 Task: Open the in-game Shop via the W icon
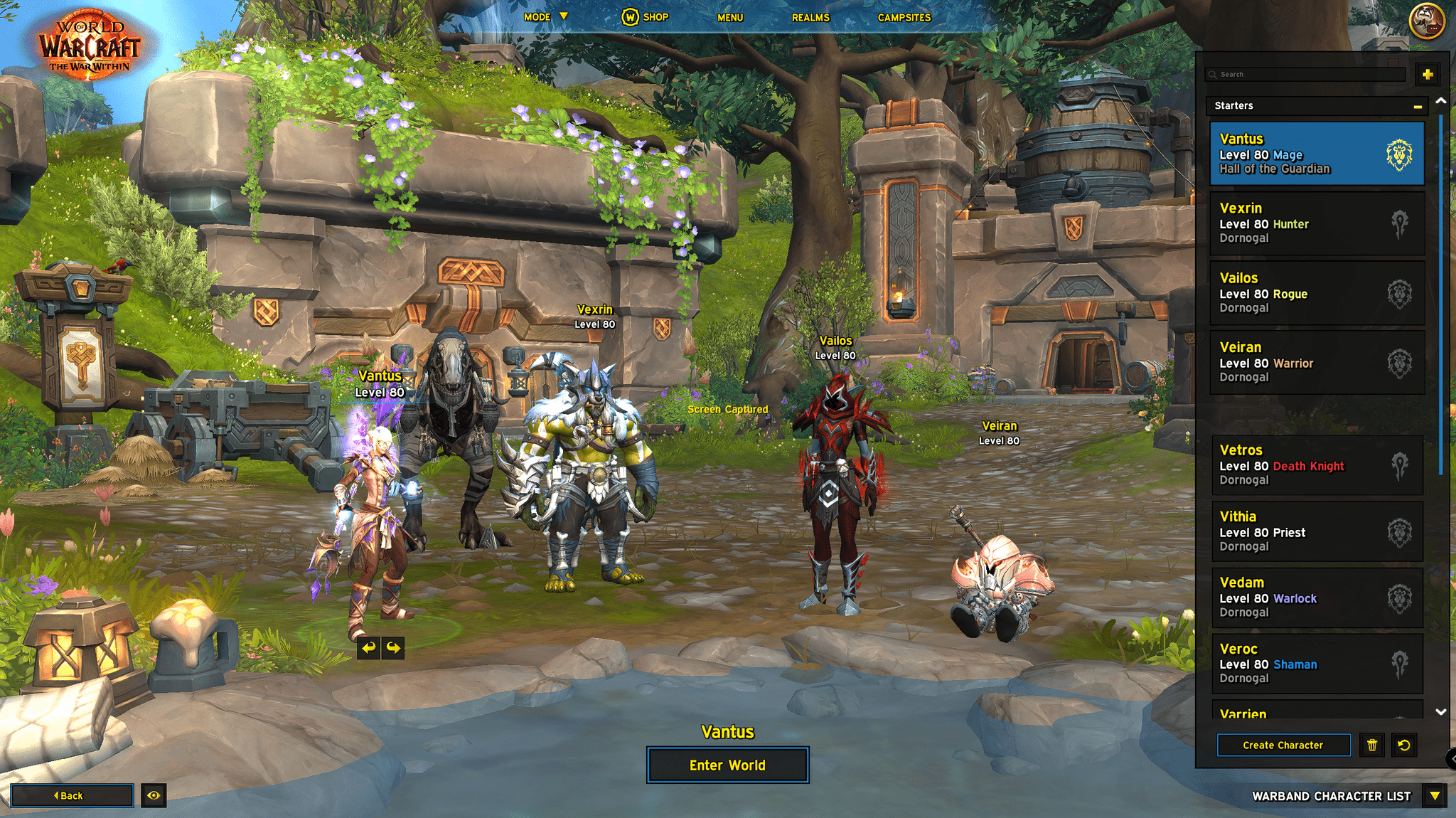(630, 16)
